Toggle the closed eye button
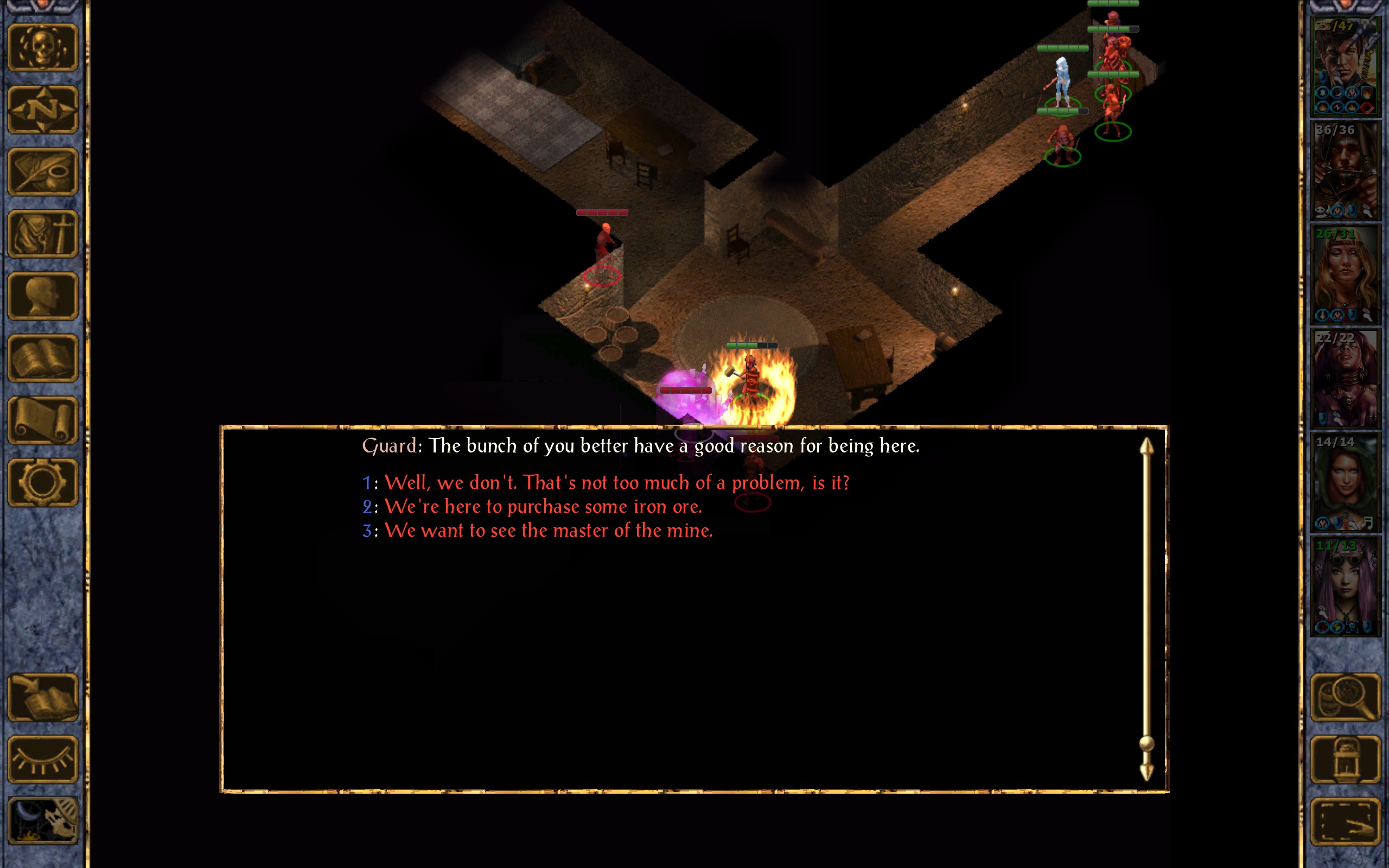This screenshot has height=868, width=1389. coord(43,759)
